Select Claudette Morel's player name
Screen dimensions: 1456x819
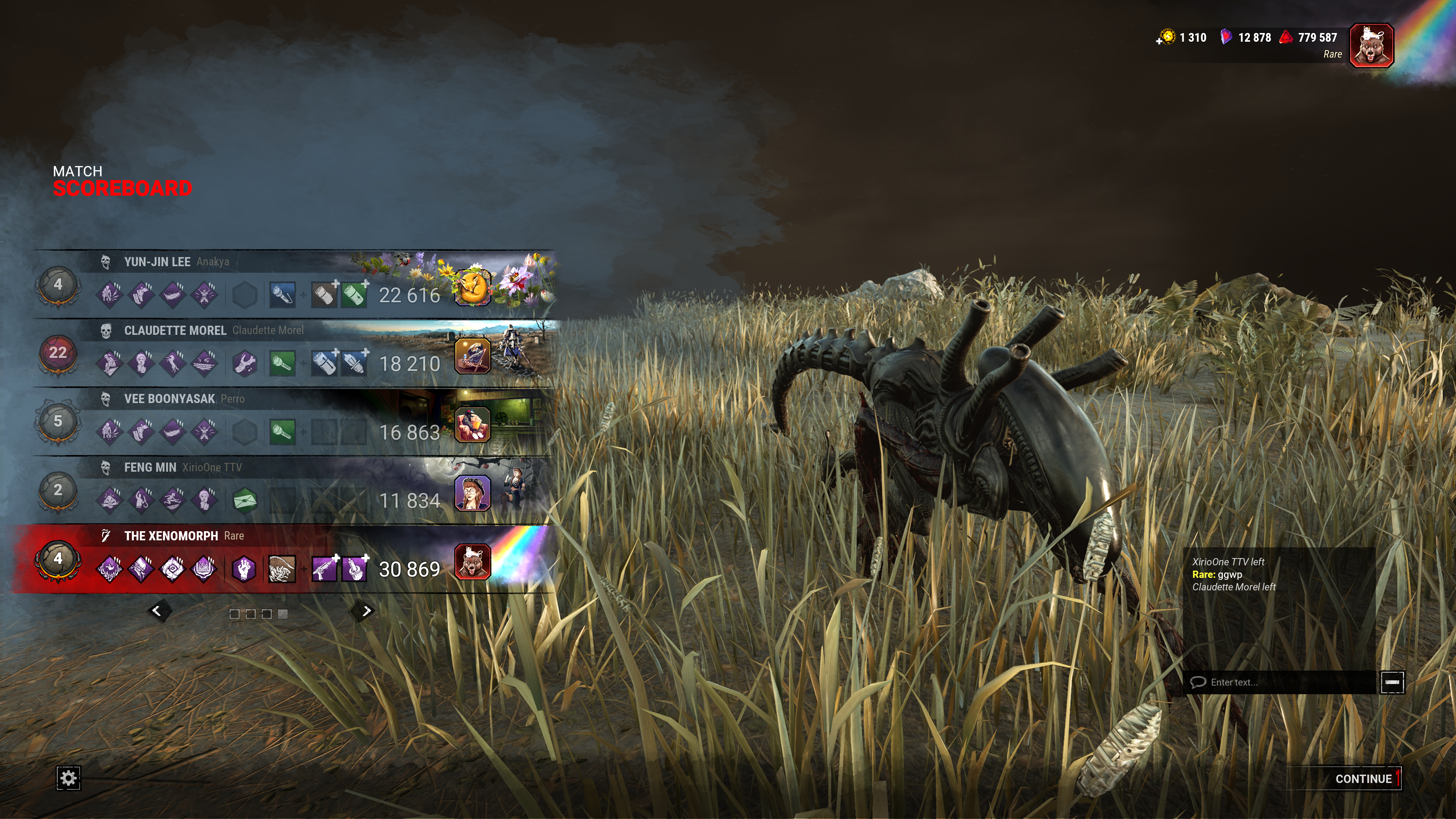267,330
